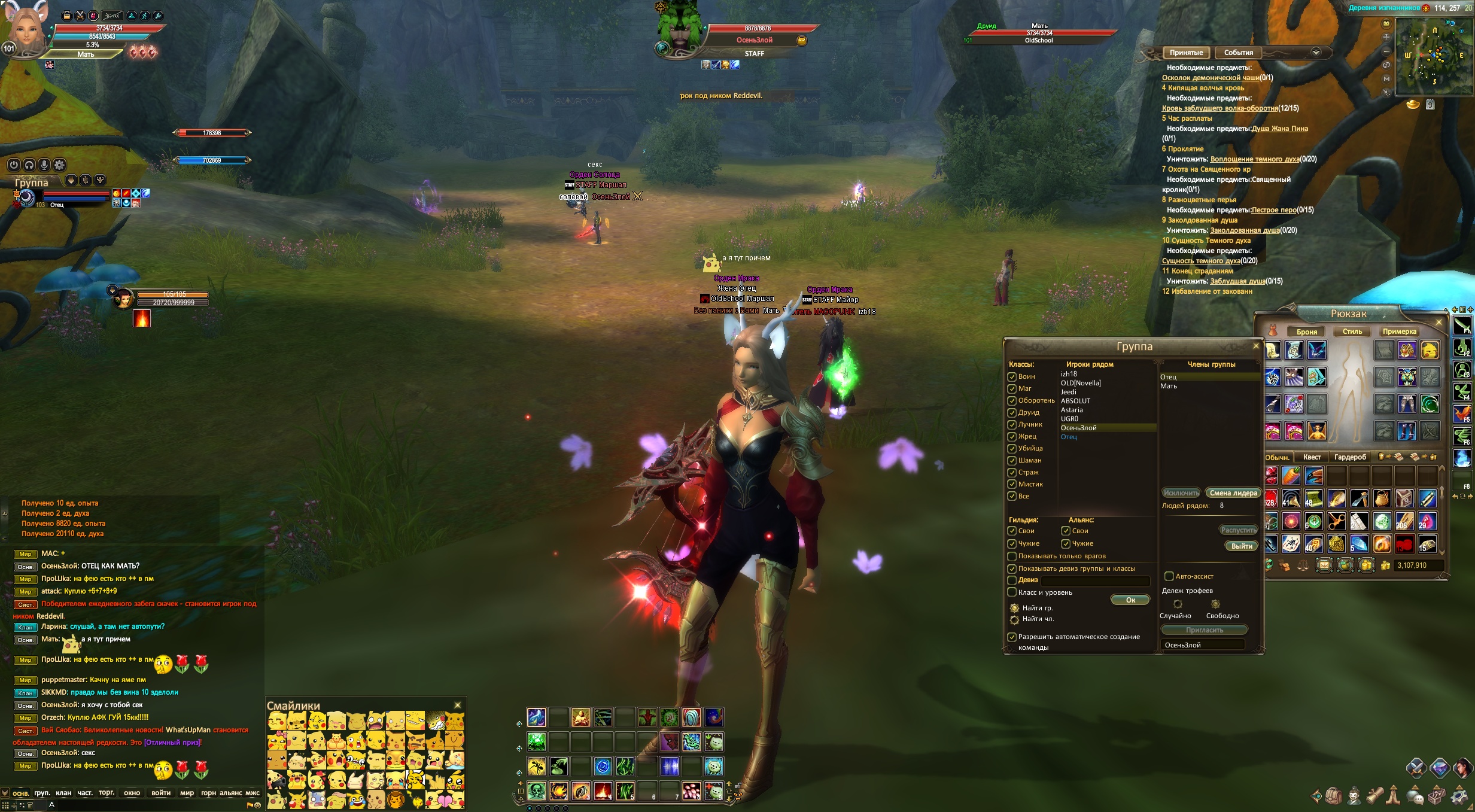Close the Смайлики emoji panel
The image size is (1475, 812).
click(x=458, y=705)
